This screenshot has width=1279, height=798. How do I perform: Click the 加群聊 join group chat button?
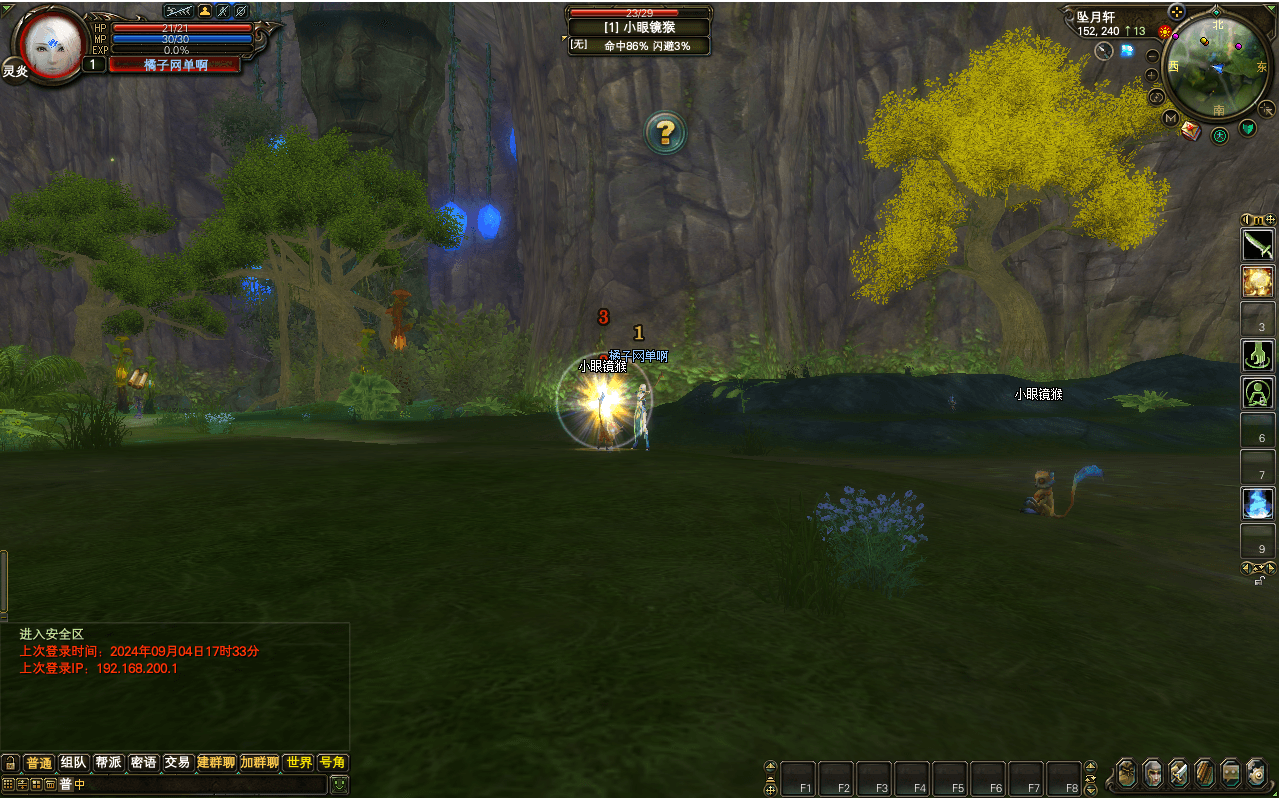[x=259, y=763]
